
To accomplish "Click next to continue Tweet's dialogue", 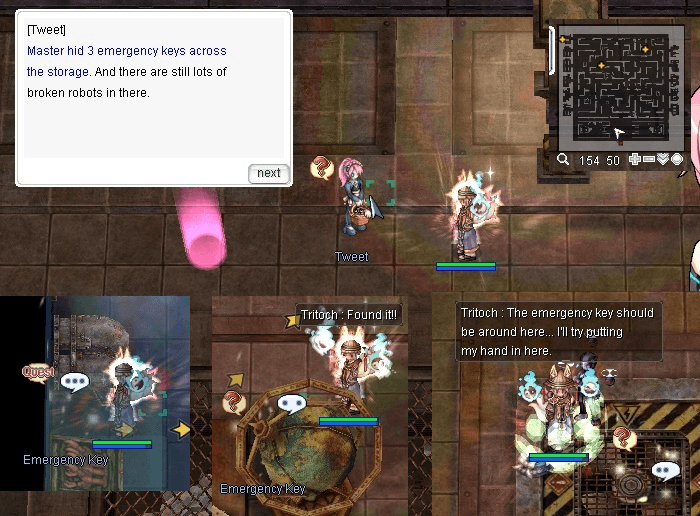I will tap(268, 173).
